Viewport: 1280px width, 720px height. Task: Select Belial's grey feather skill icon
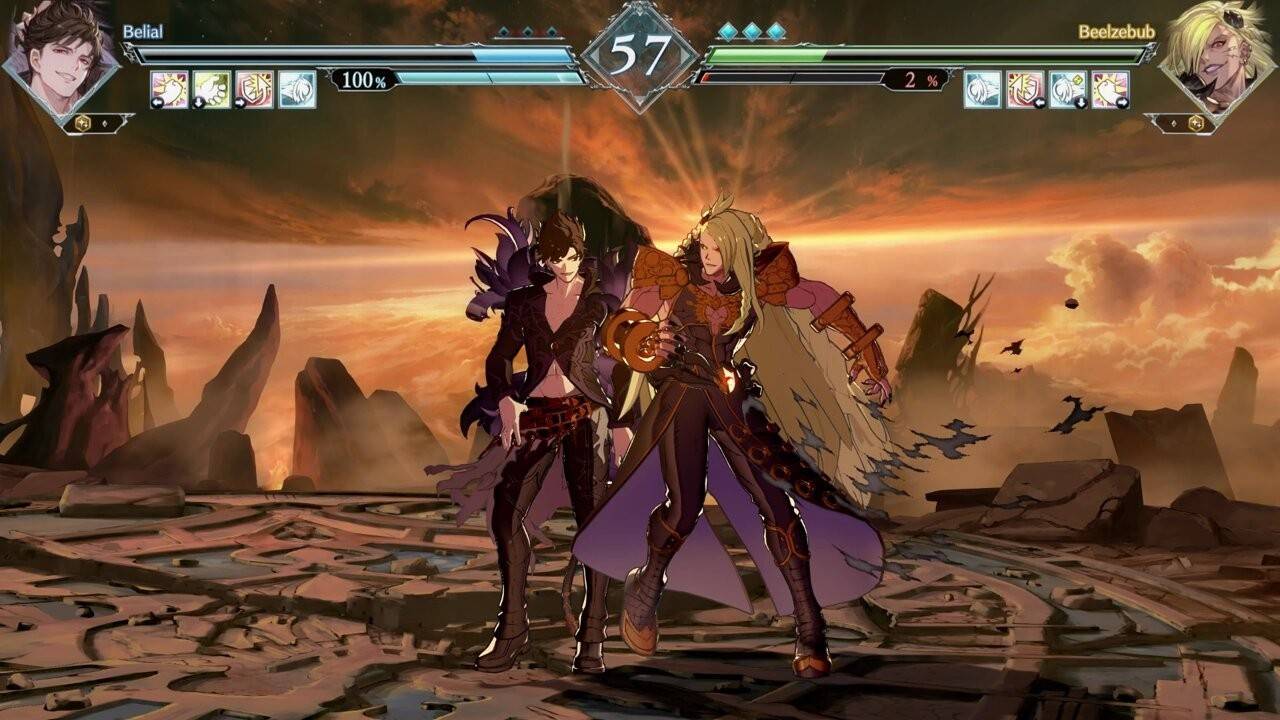pyautogui.click(x=296, y=90)
